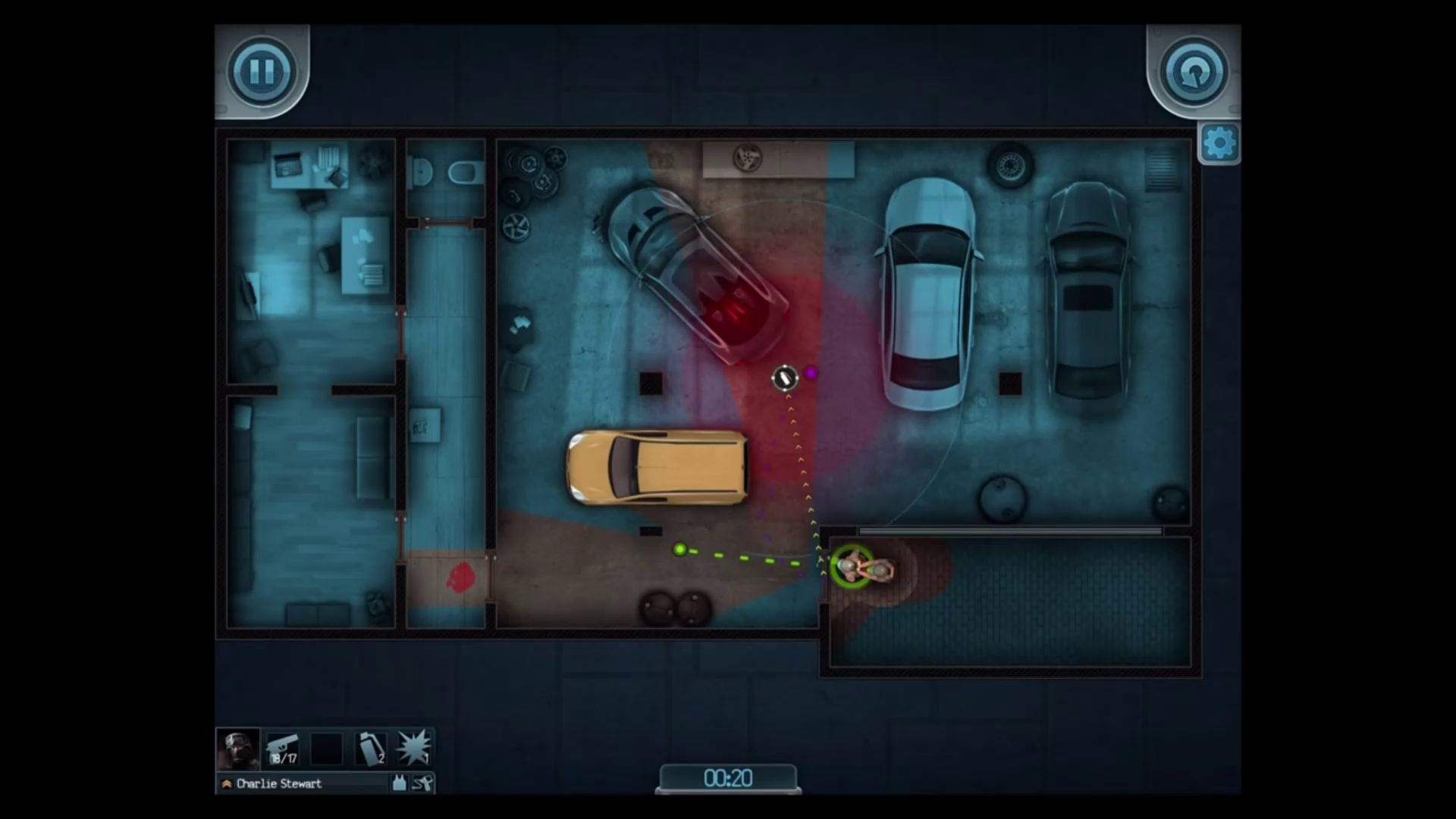Select the pistol weapon slot showing 18/17 ammo
Viewport: 1456px width, 819px height.
(x=283, y=748)
